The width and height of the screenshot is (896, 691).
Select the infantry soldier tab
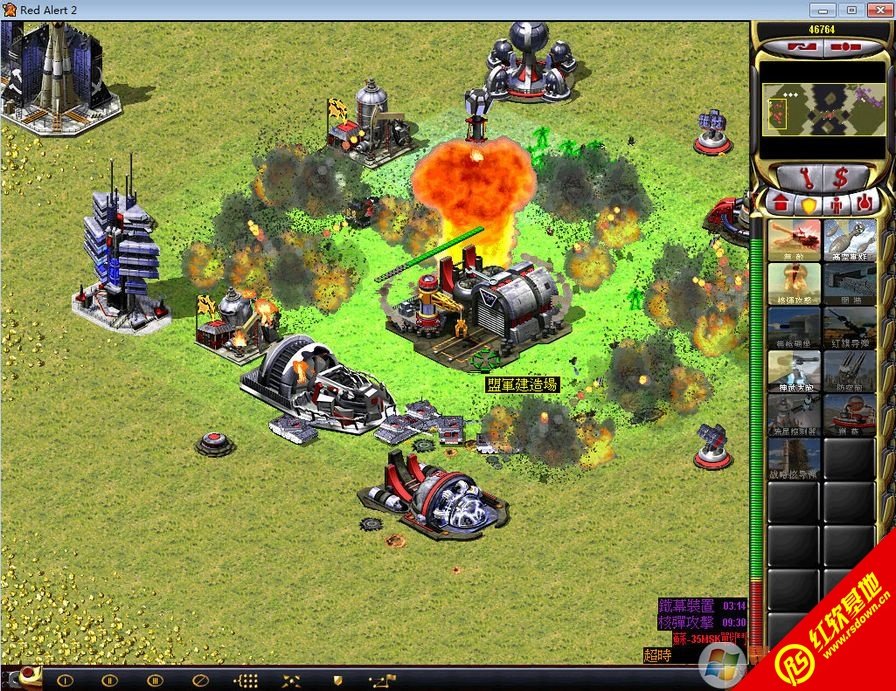coord(836,203)
